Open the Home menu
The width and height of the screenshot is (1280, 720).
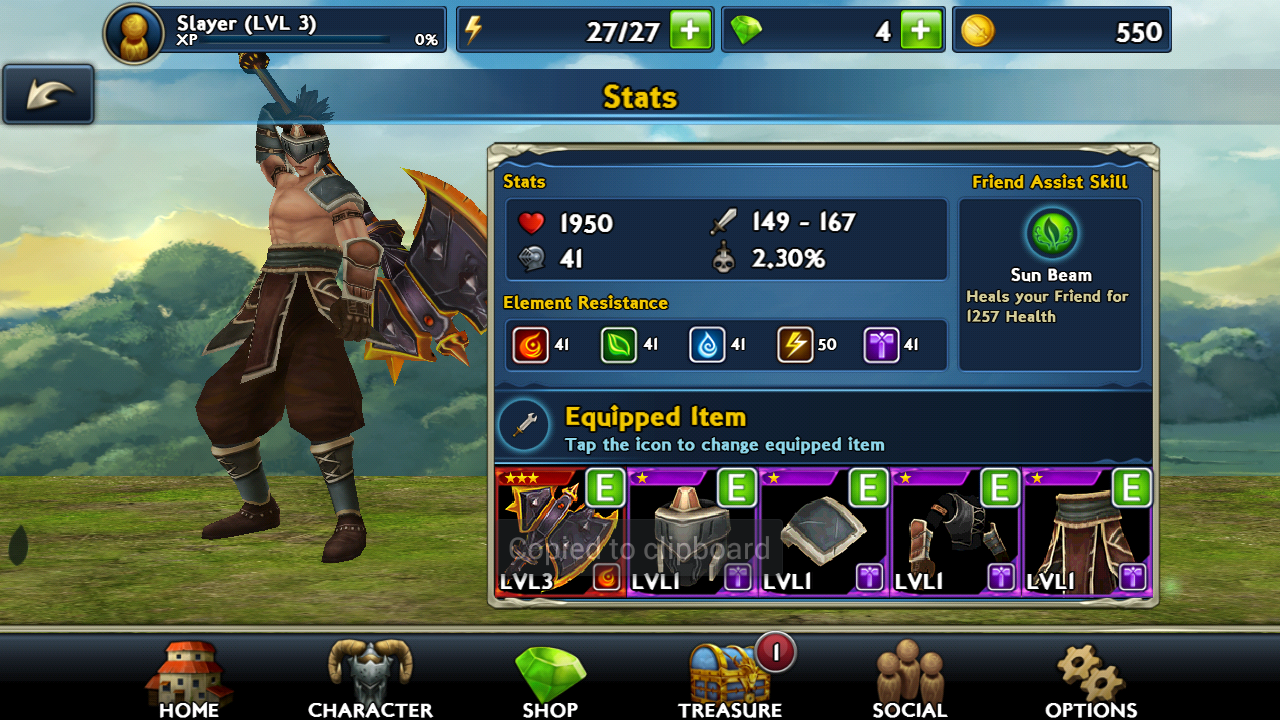[x=189, y=680]
